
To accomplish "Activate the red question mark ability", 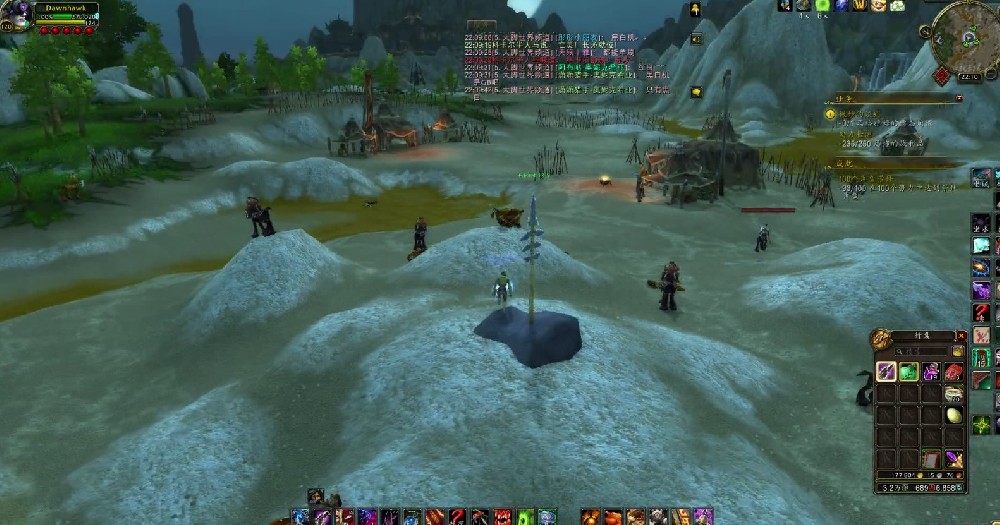I will 981,313.
